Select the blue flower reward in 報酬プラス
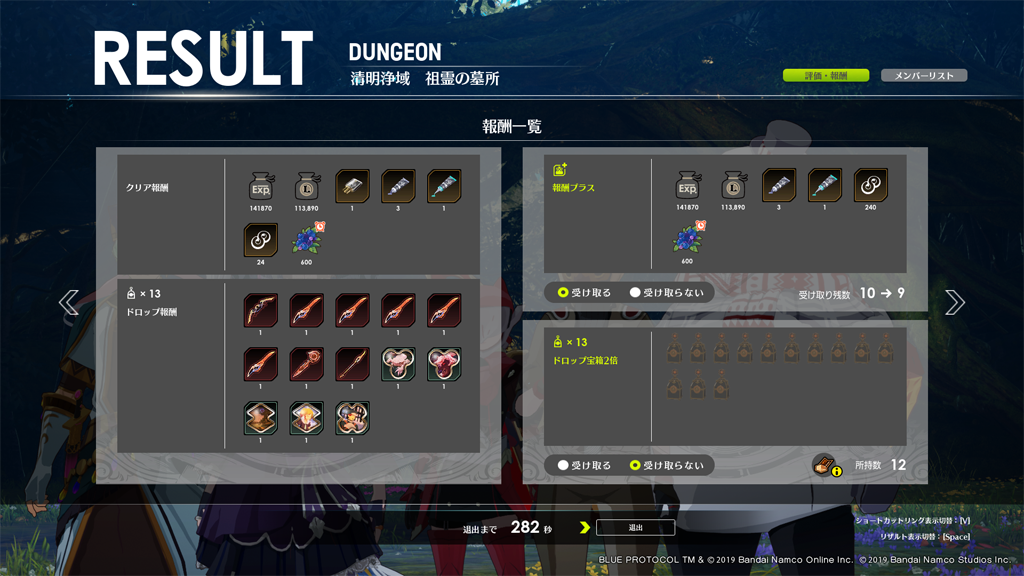1024x576 pixels. (688, 240)
